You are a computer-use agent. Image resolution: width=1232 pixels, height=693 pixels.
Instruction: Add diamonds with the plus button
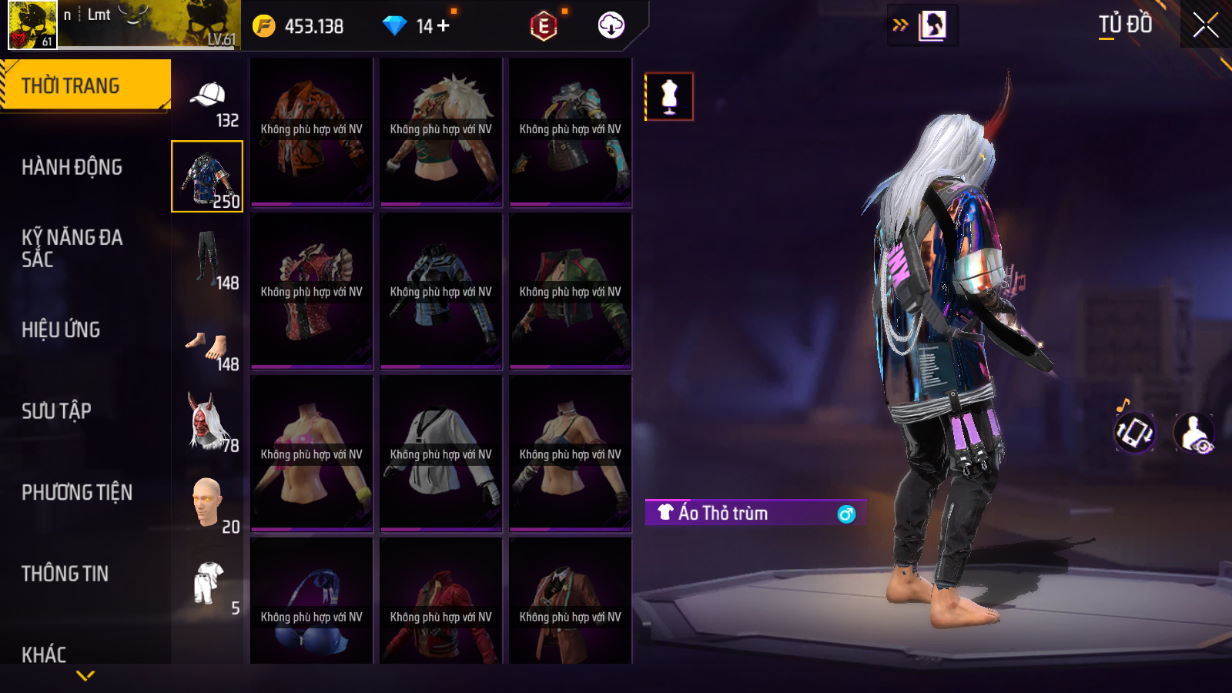pos(443,26)
